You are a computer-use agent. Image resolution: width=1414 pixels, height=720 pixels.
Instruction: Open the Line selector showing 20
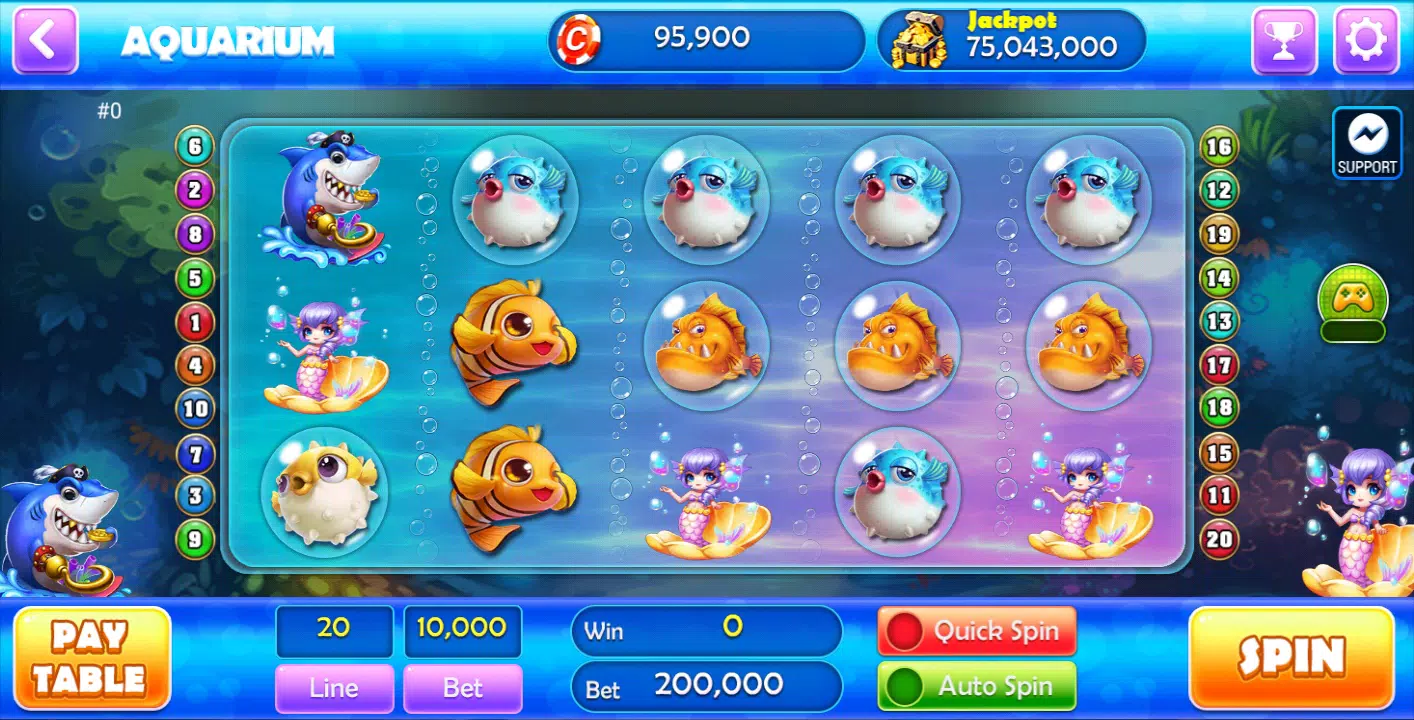[334, 630]
